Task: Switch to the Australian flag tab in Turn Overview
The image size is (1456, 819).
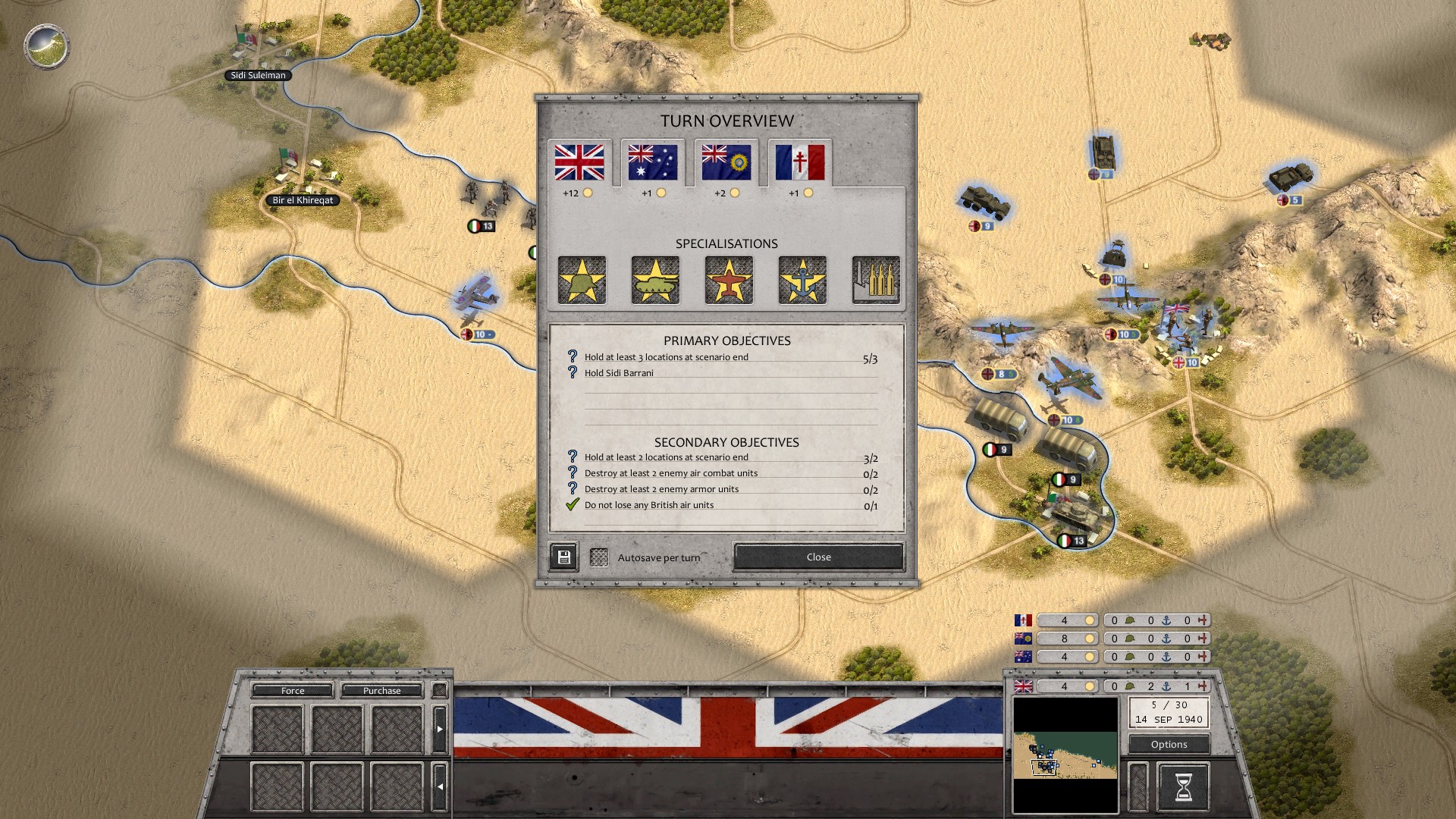Action: (x=651, y=162)
